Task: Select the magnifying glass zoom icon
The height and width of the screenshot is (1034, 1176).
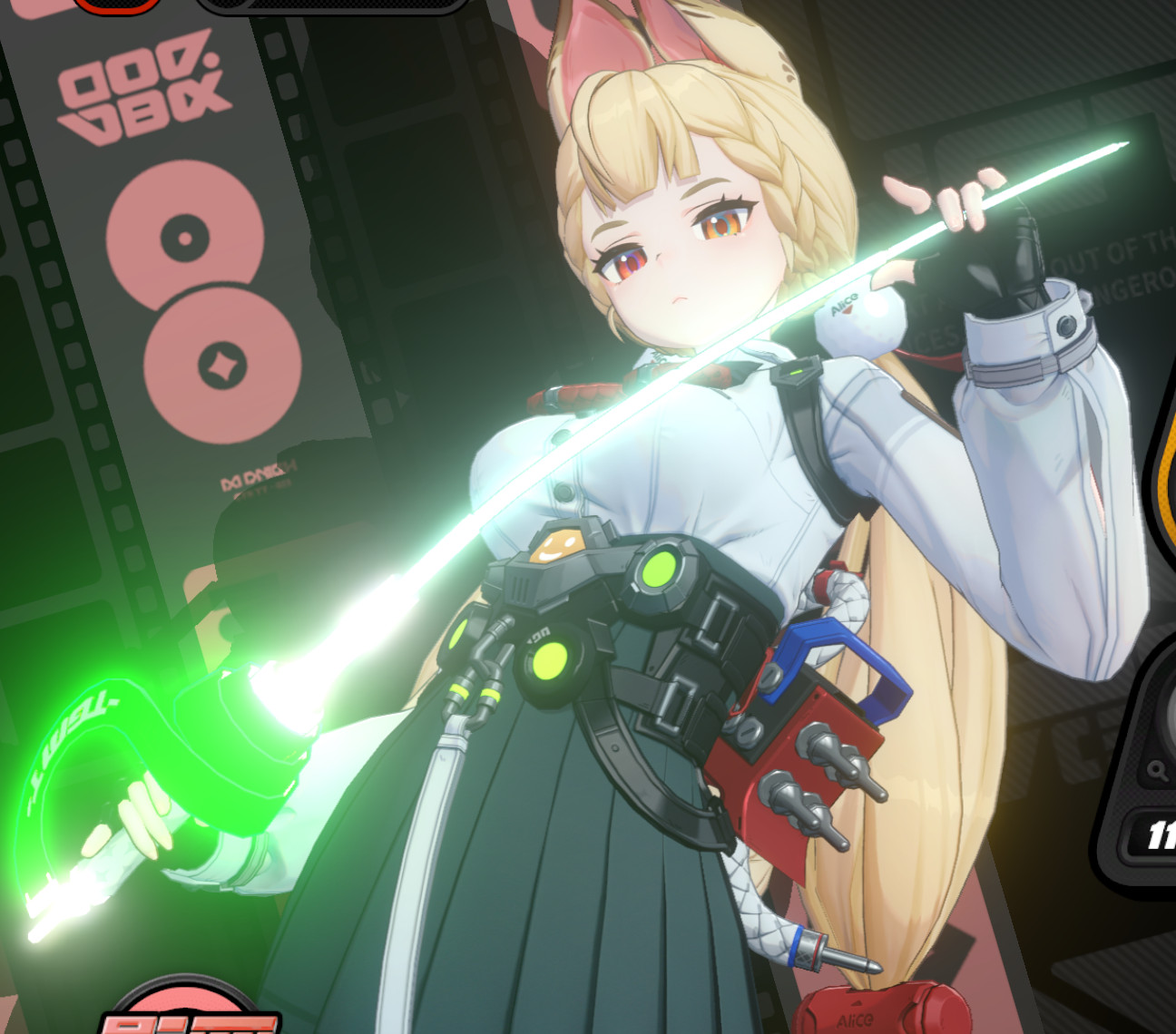Action: coord(1157,770)
